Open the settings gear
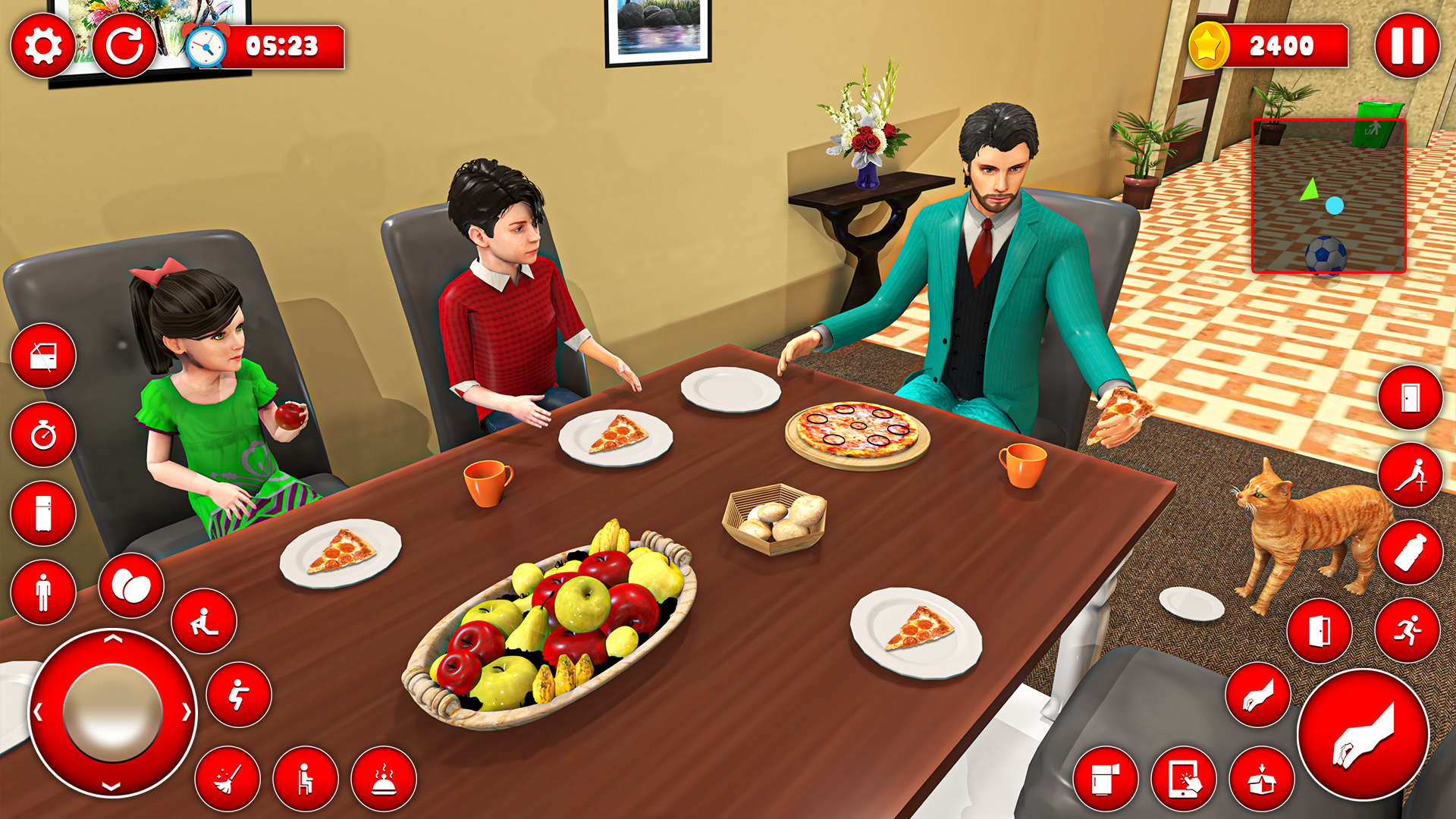 coord(42,45)
